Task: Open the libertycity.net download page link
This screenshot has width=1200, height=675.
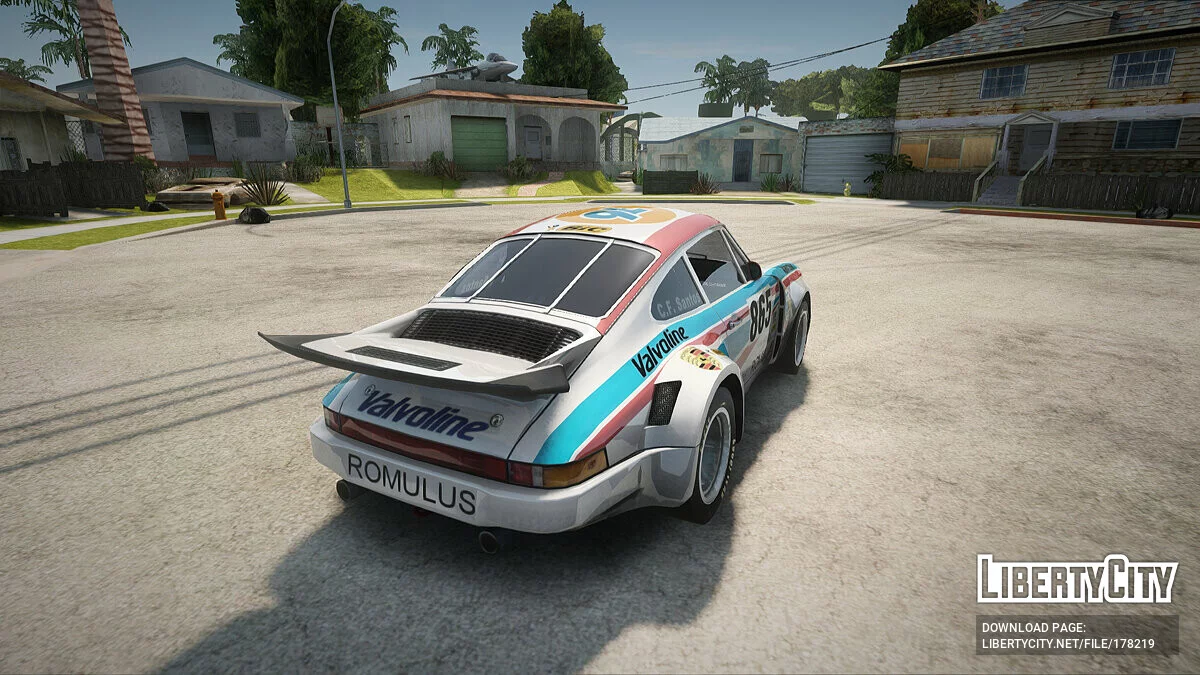Action: point(1068,644)
